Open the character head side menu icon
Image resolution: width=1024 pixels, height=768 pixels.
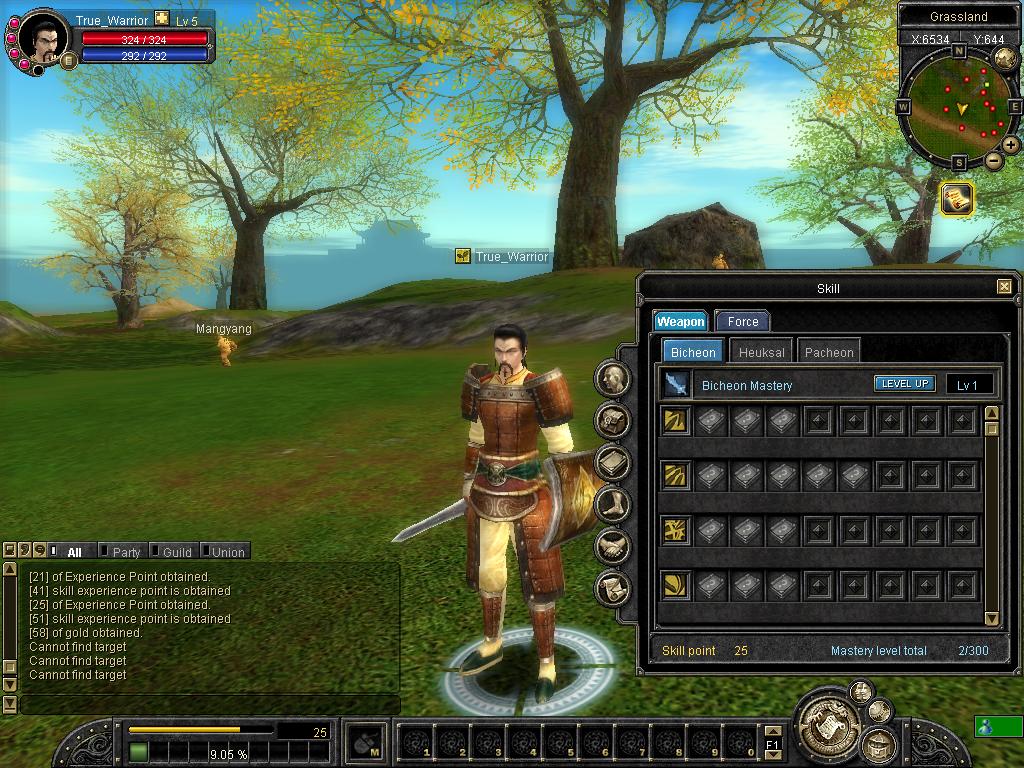tap(612, 378)
